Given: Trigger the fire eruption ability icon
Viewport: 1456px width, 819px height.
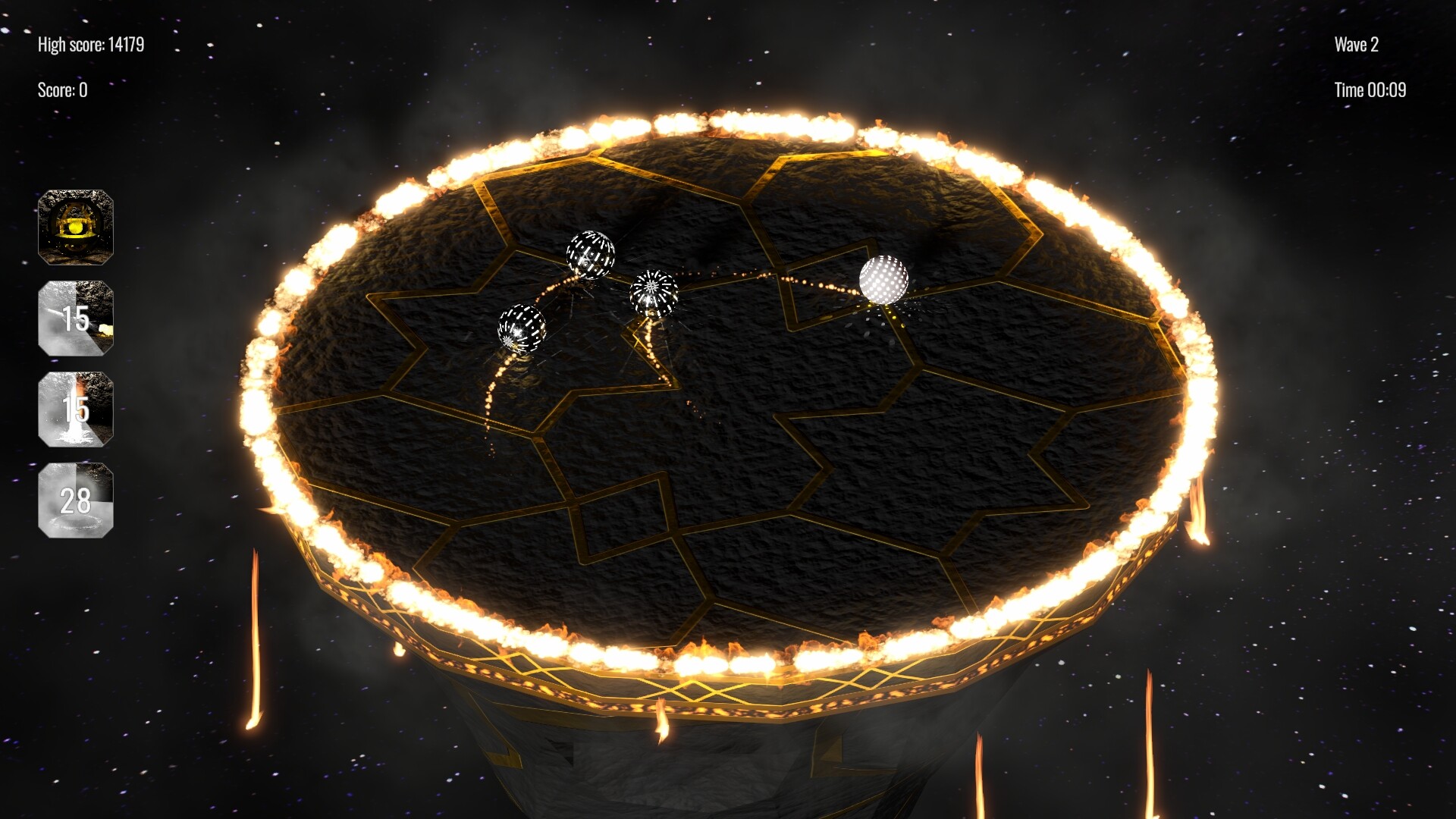Looking at the screenshot, I should (76, 409).
